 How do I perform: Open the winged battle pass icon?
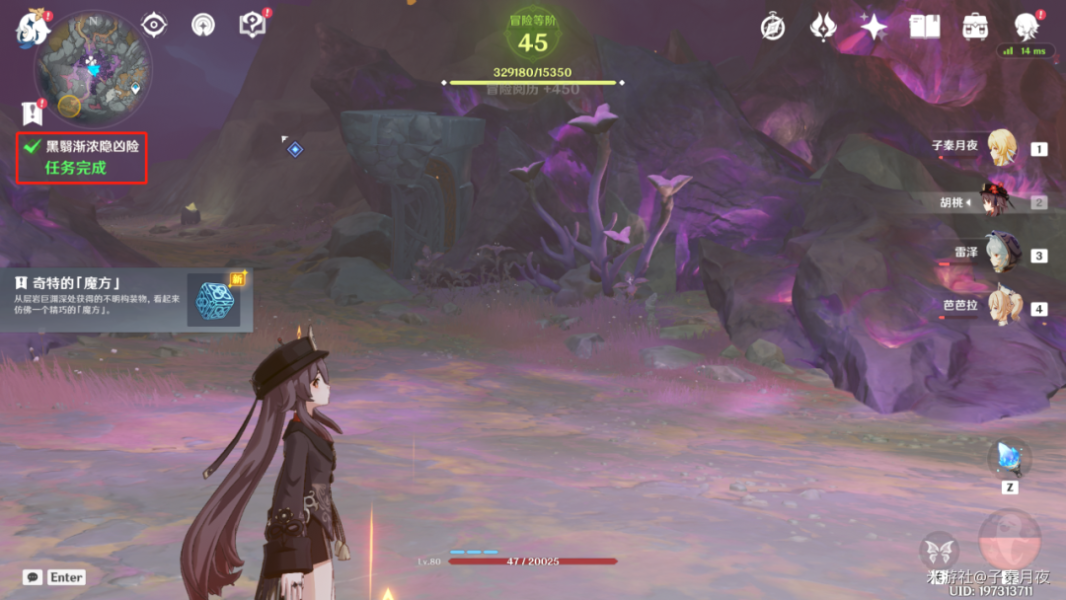823,27
